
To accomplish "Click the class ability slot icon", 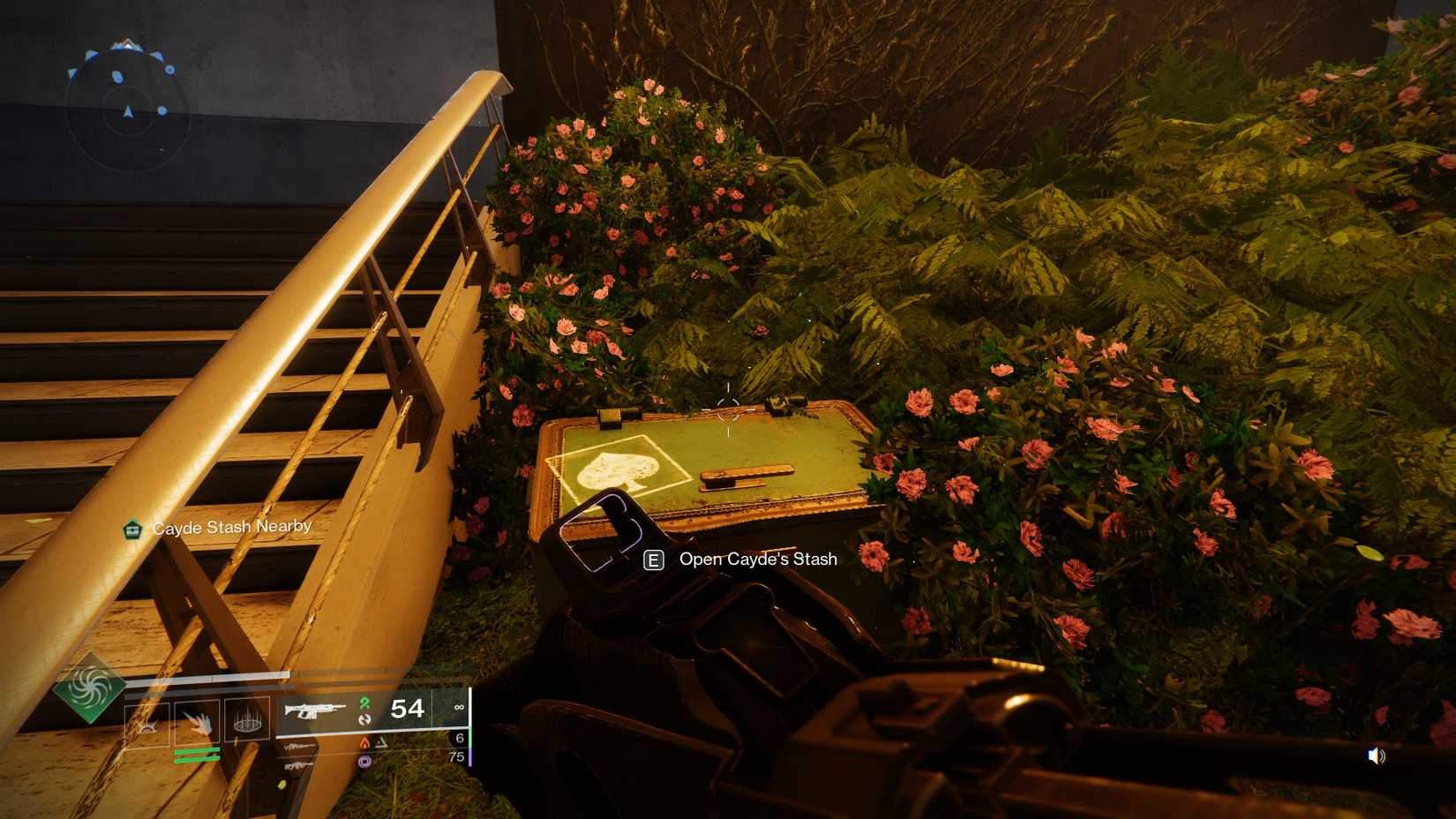I will coord(147,722).
